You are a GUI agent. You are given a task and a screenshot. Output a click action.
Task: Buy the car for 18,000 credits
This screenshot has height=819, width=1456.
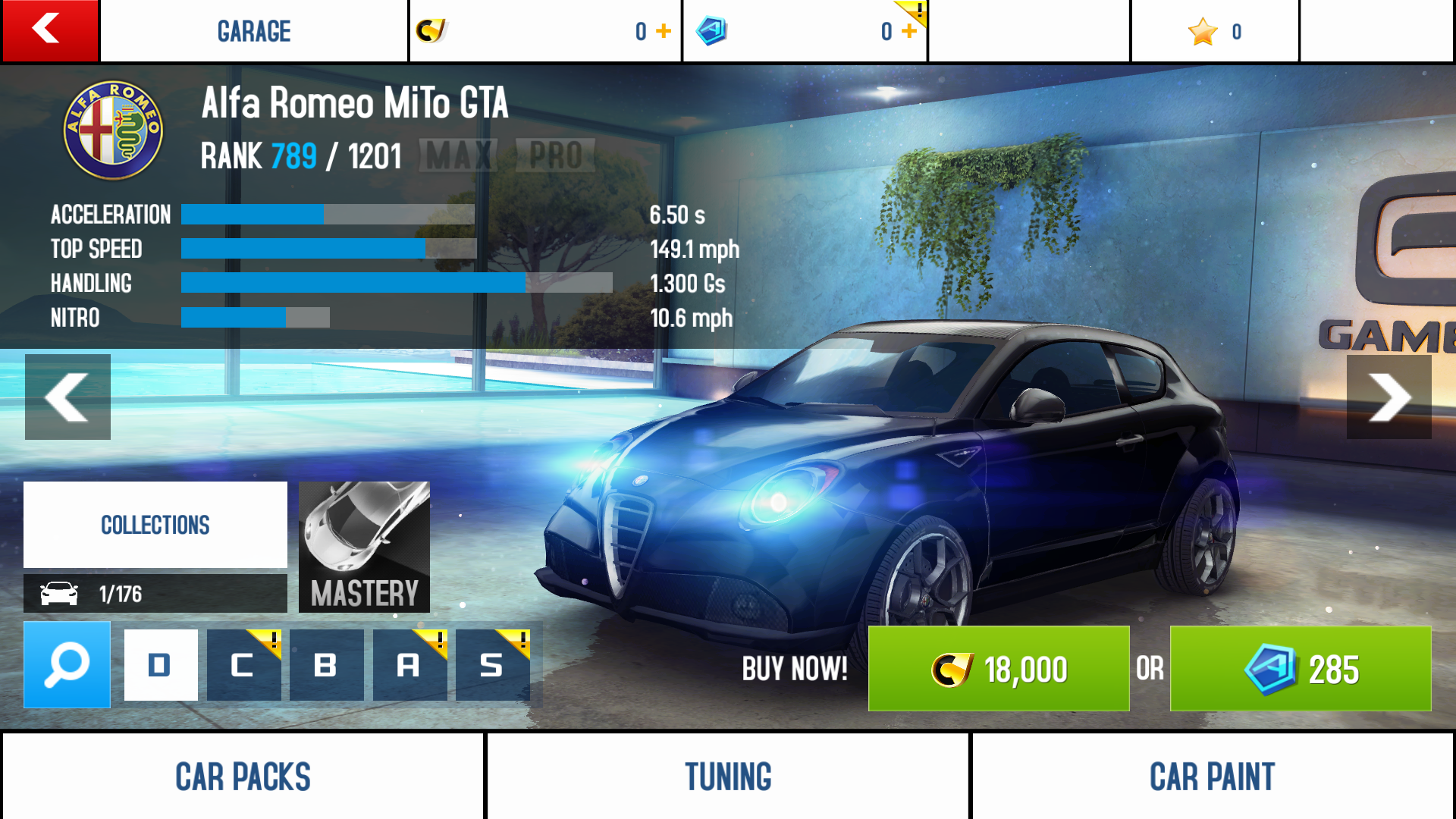pos(998,669)
